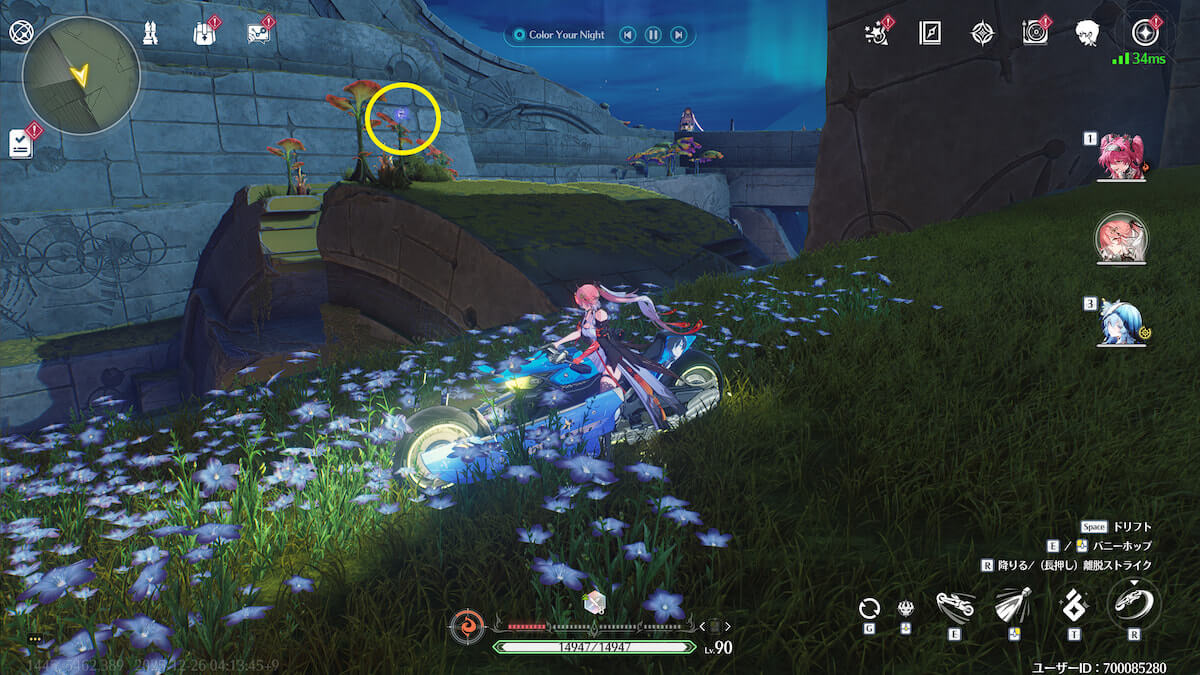
Task: Pause the Color Your Night track
Action: [653, 35]
